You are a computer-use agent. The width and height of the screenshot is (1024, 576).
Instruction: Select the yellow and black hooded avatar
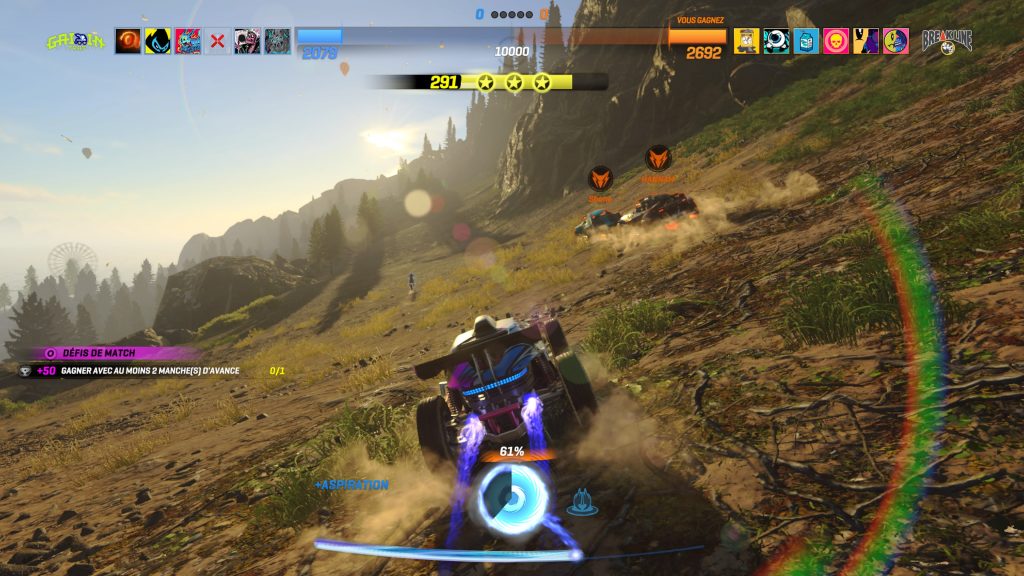(x=158, y=41)
